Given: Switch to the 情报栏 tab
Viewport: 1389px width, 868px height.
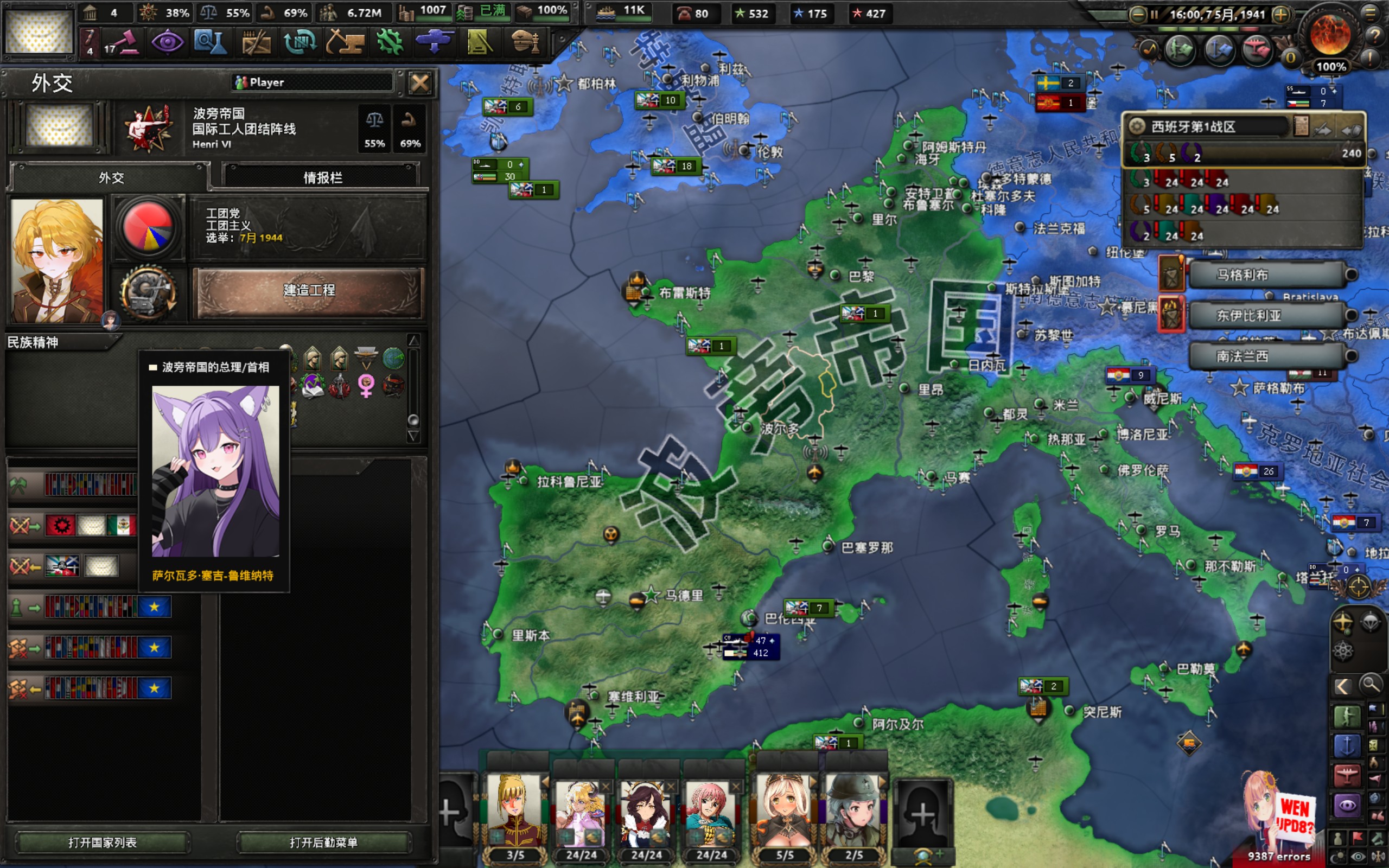Looking at the screenshot, I should pos(322,177).
